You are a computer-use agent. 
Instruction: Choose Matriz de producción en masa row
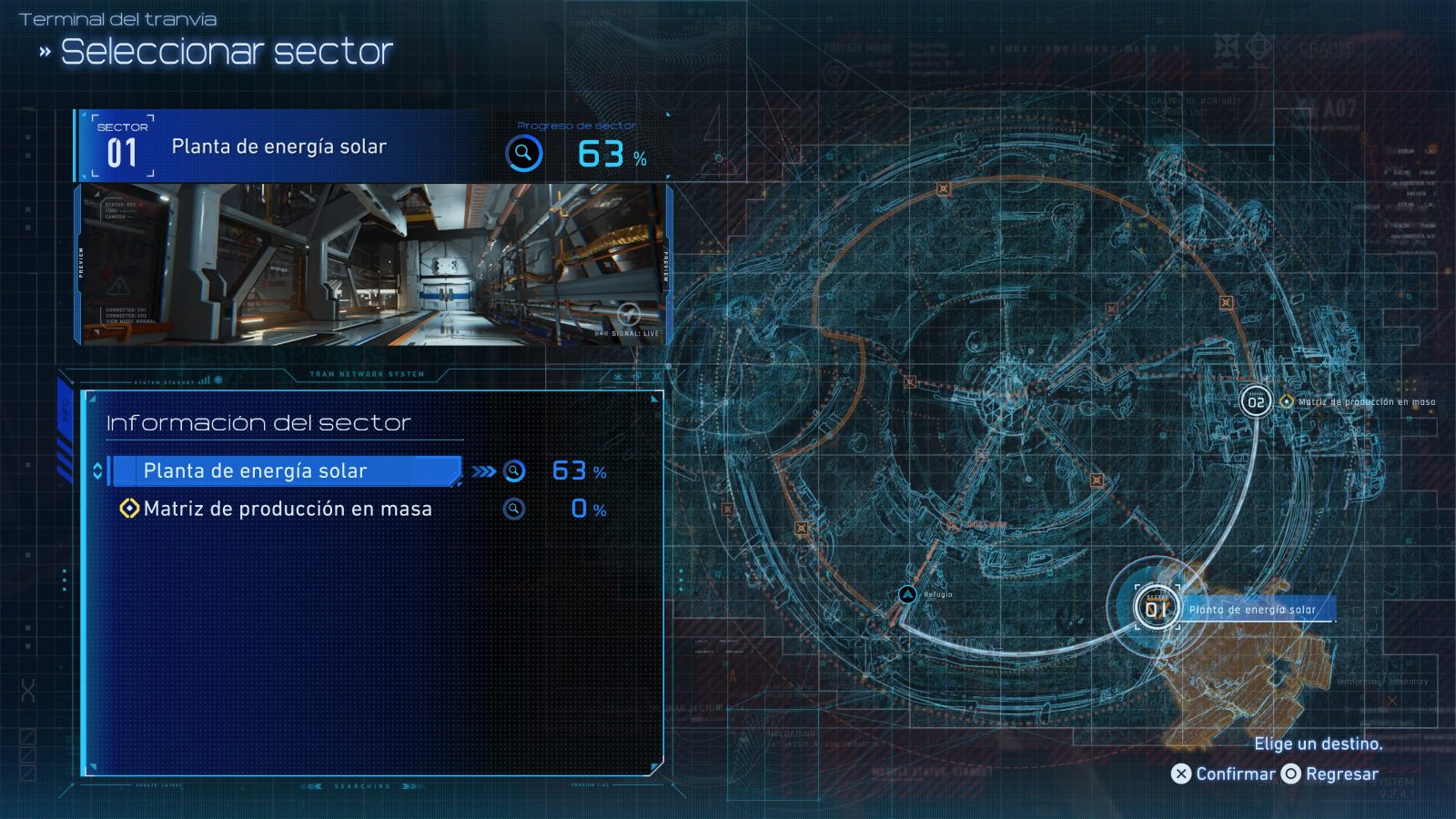(x=288, y=510)
